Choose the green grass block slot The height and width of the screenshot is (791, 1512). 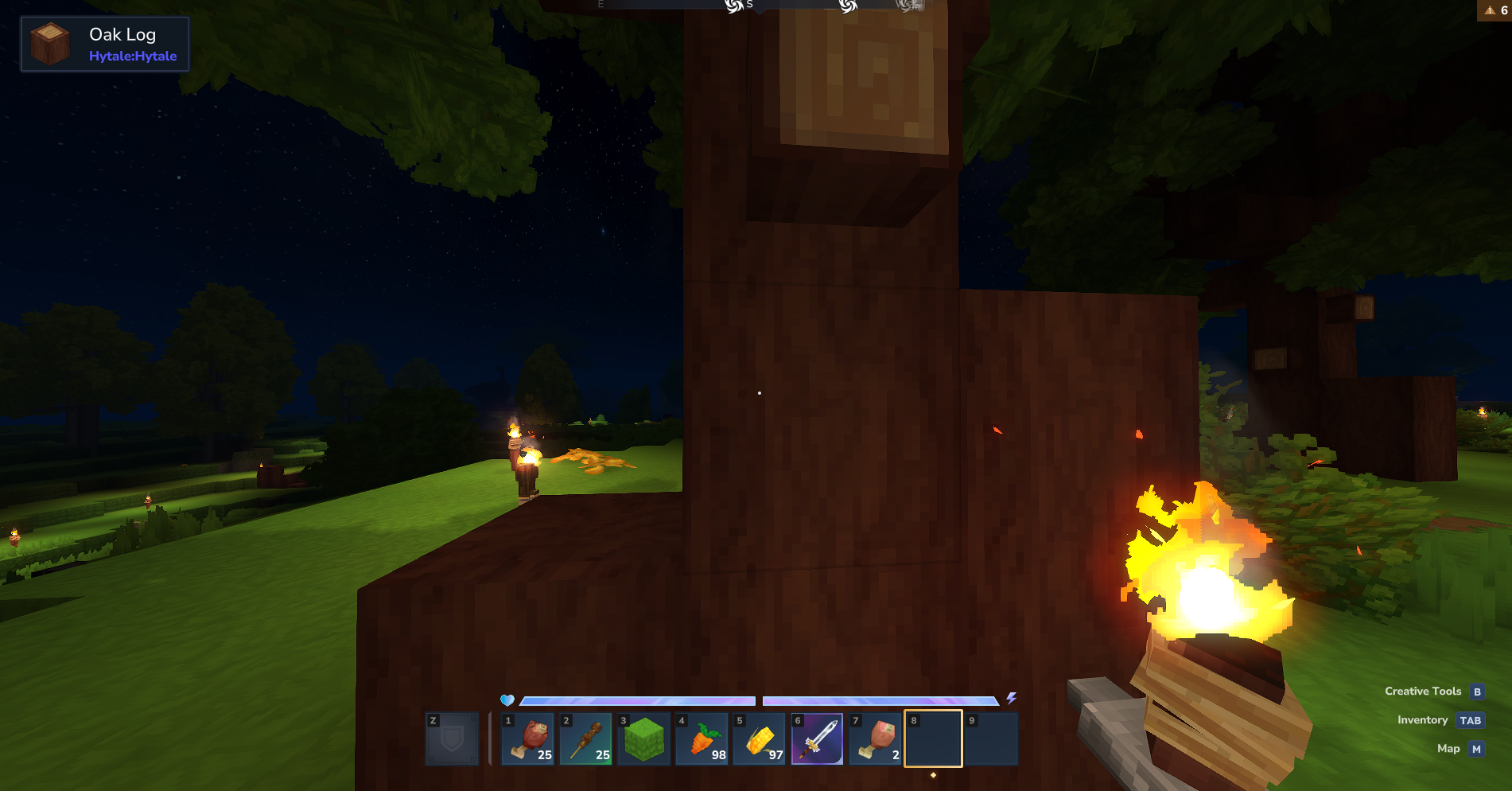644,738
